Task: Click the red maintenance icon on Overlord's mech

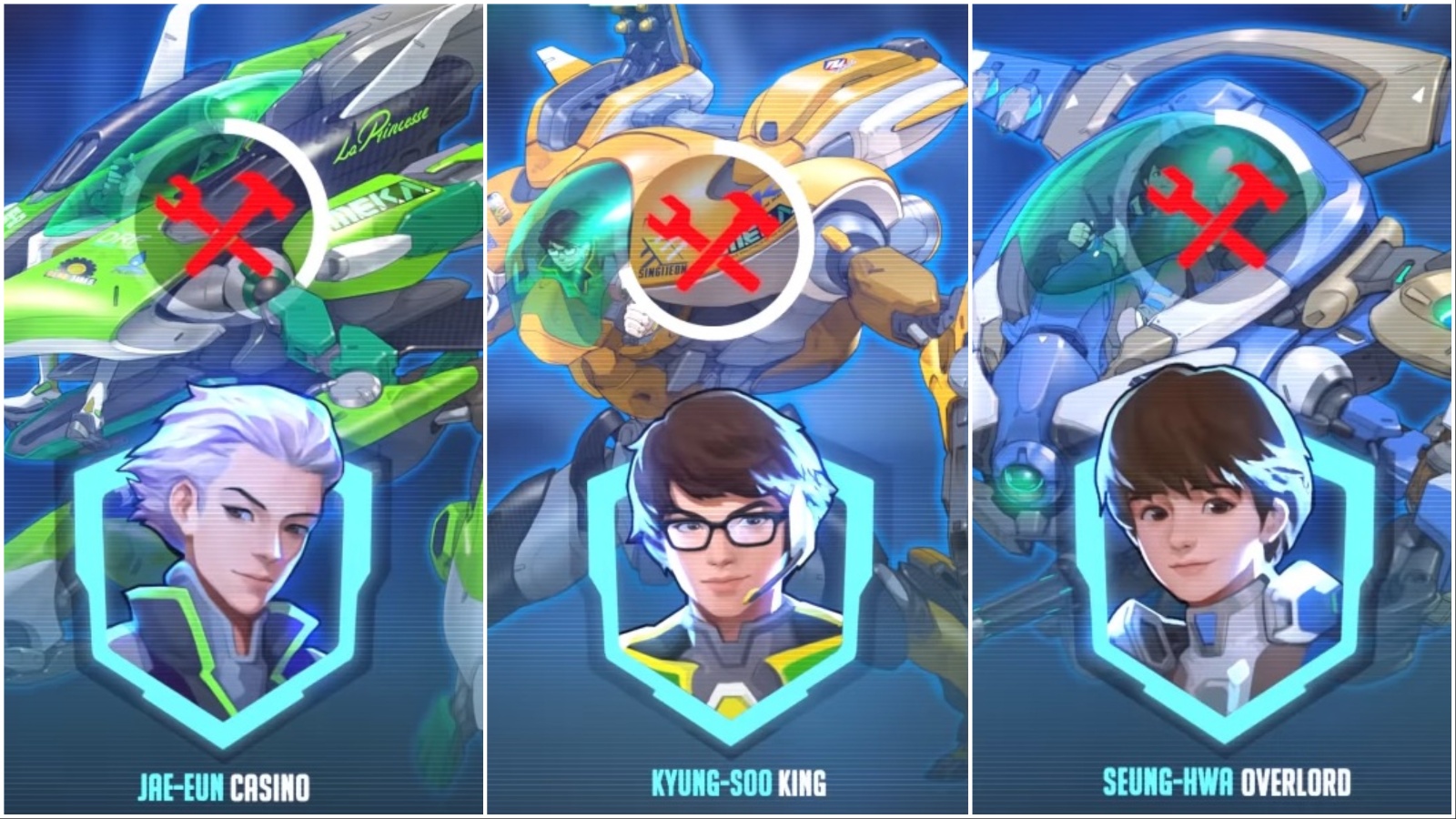Action: click(x=1215, y=209)
